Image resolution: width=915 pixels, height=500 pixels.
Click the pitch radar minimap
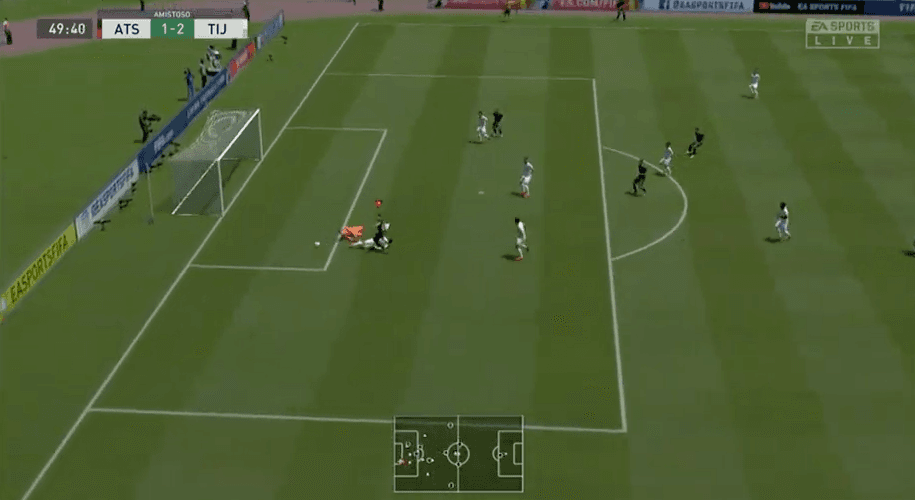coord(458,454)
